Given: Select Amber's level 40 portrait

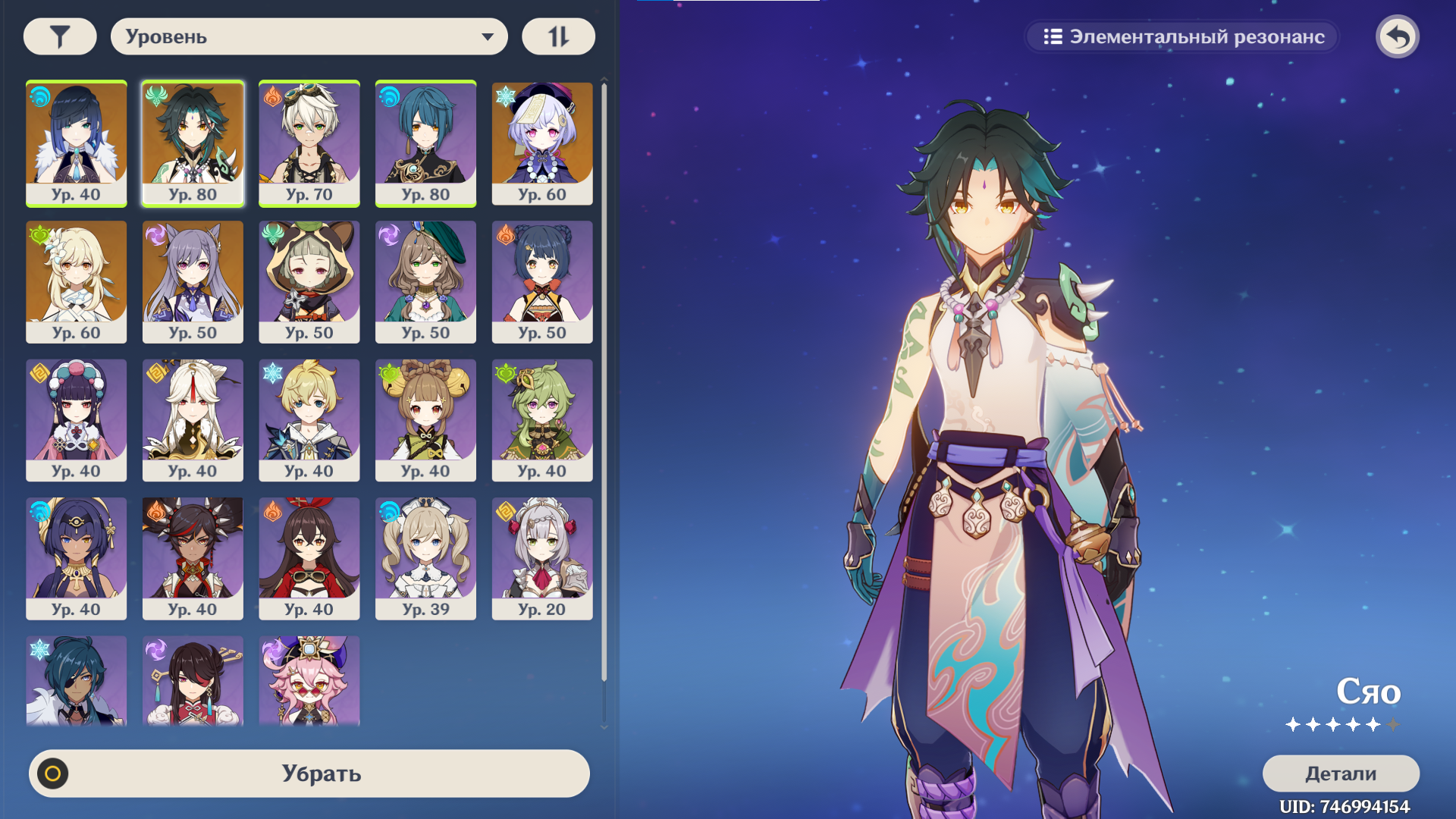Looking at the screenshot, I should pos(309,558).
